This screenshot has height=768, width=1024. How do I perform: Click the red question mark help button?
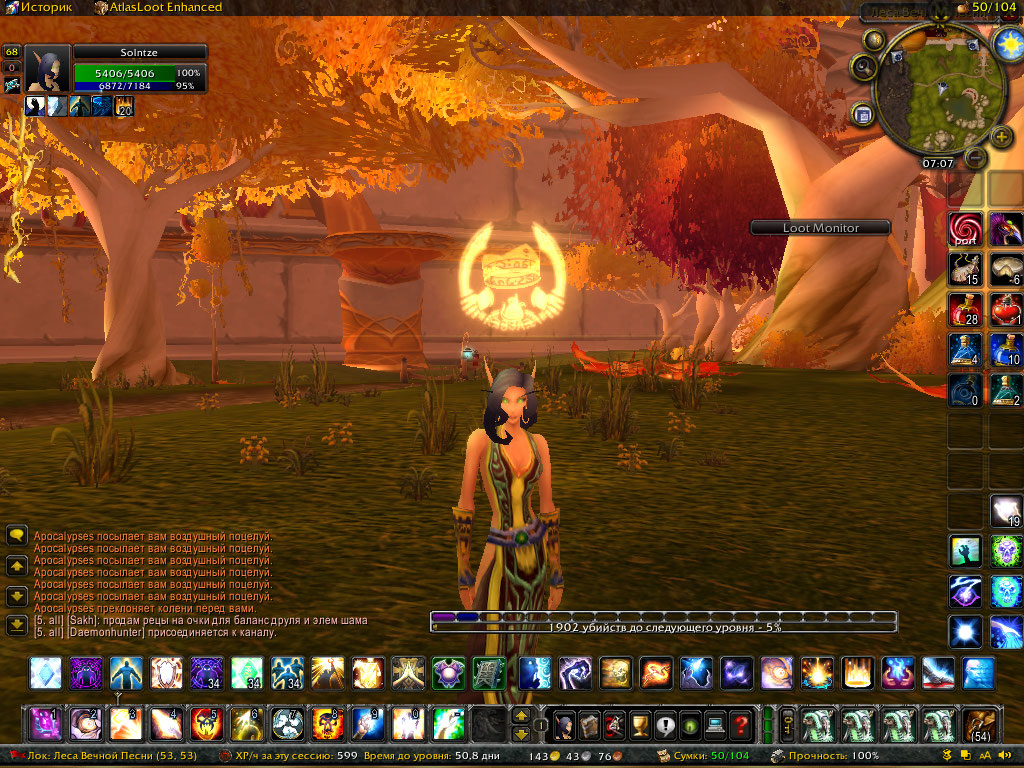(740, 723)
